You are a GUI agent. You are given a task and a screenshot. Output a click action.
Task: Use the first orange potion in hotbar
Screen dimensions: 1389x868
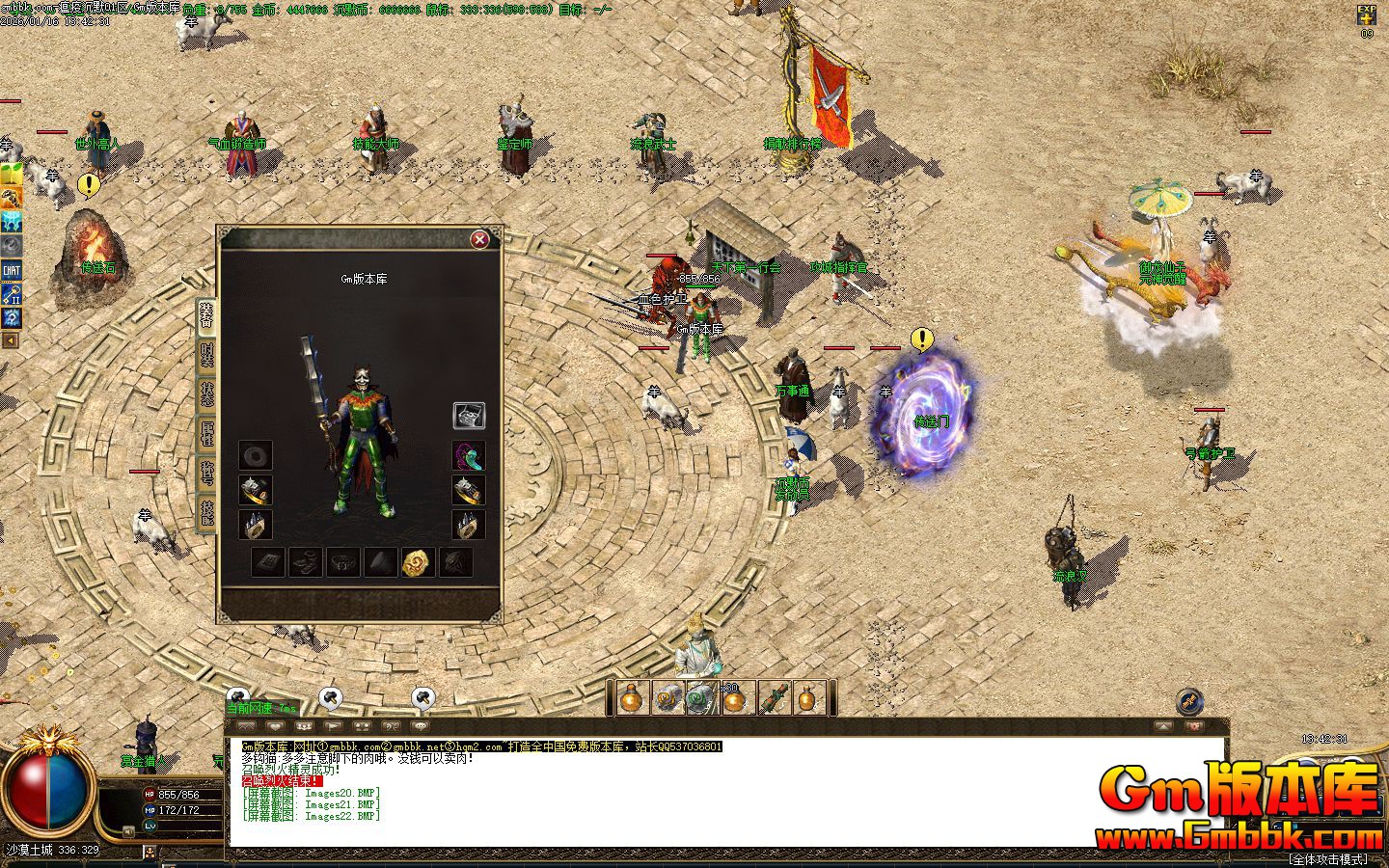pos(633,698)
